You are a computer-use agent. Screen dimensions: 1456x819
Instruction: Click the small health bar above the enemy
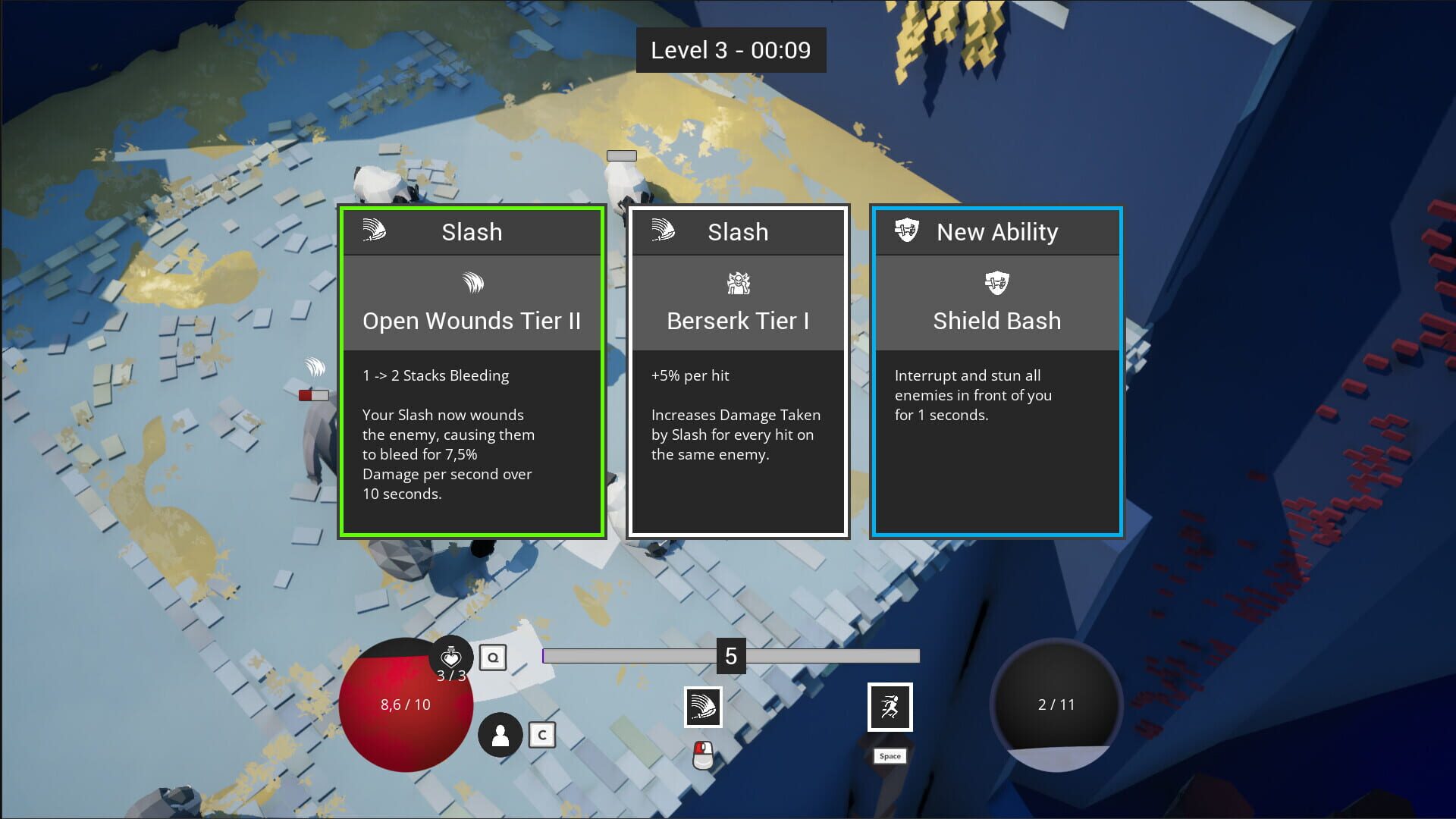[315, 394]
